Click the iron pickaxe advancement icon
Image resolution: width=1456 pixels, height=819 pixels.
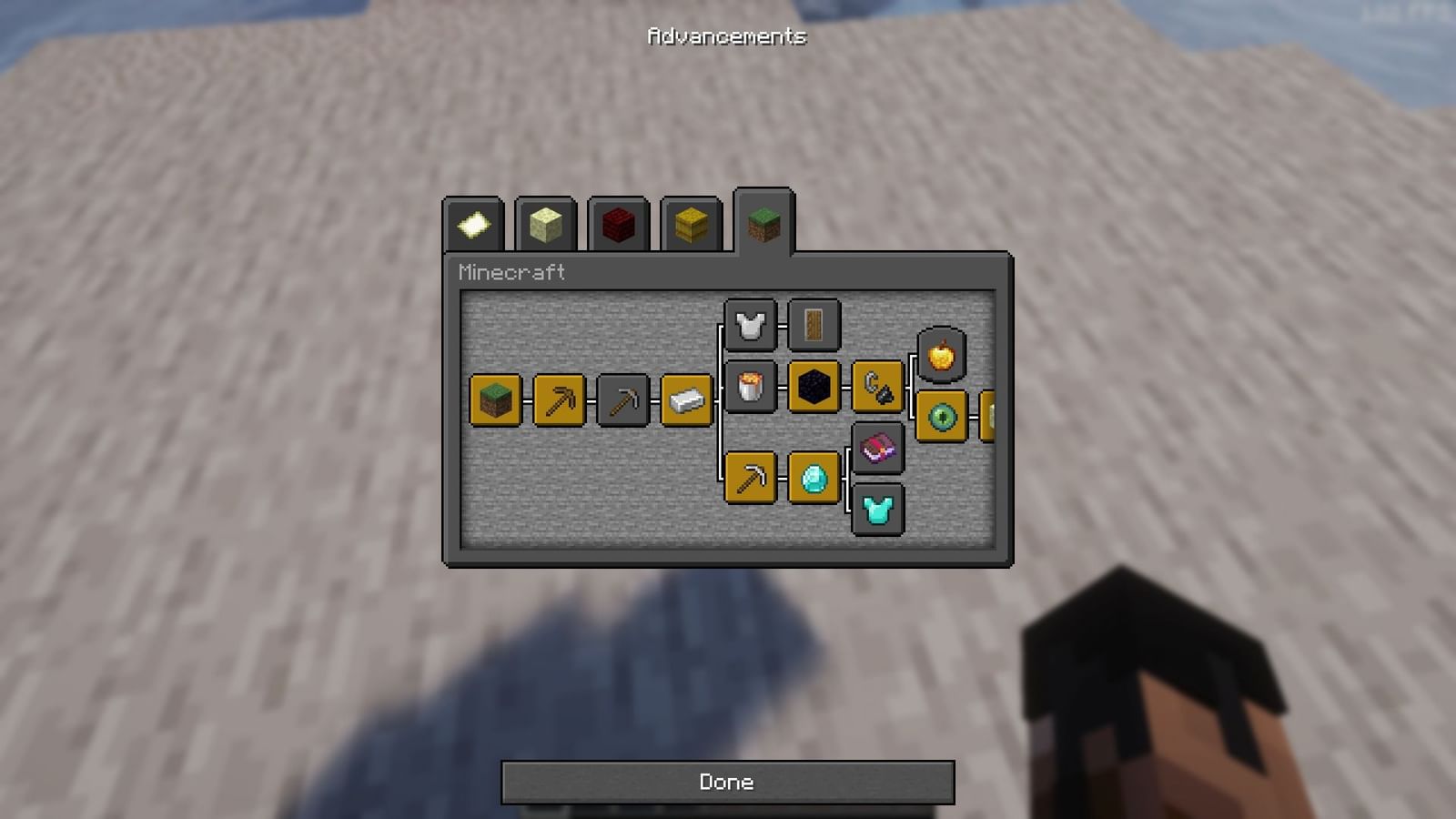pyautogui.click(x=750, y=479)
